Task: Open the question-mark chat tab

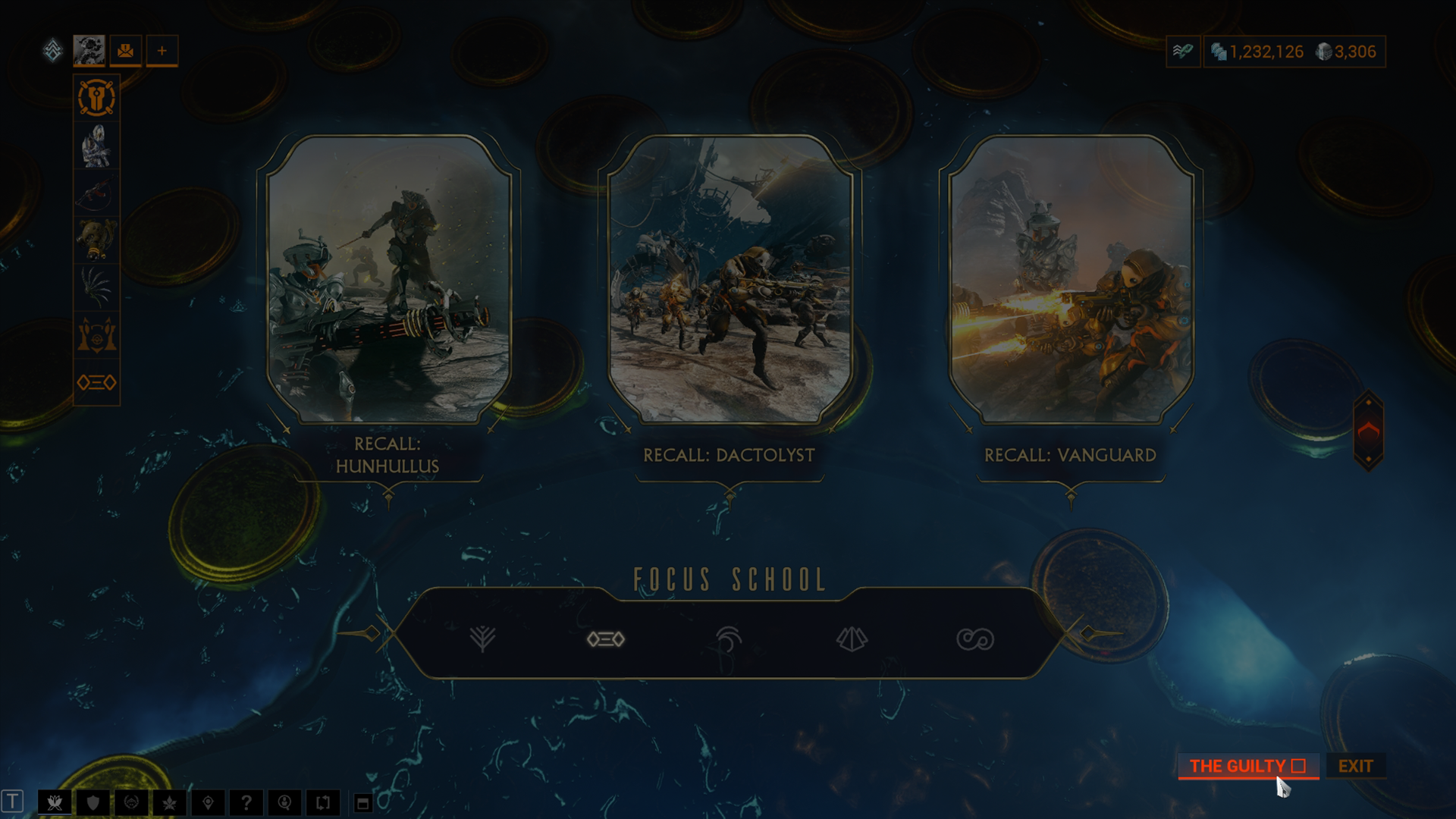Action: pos(246,802)
